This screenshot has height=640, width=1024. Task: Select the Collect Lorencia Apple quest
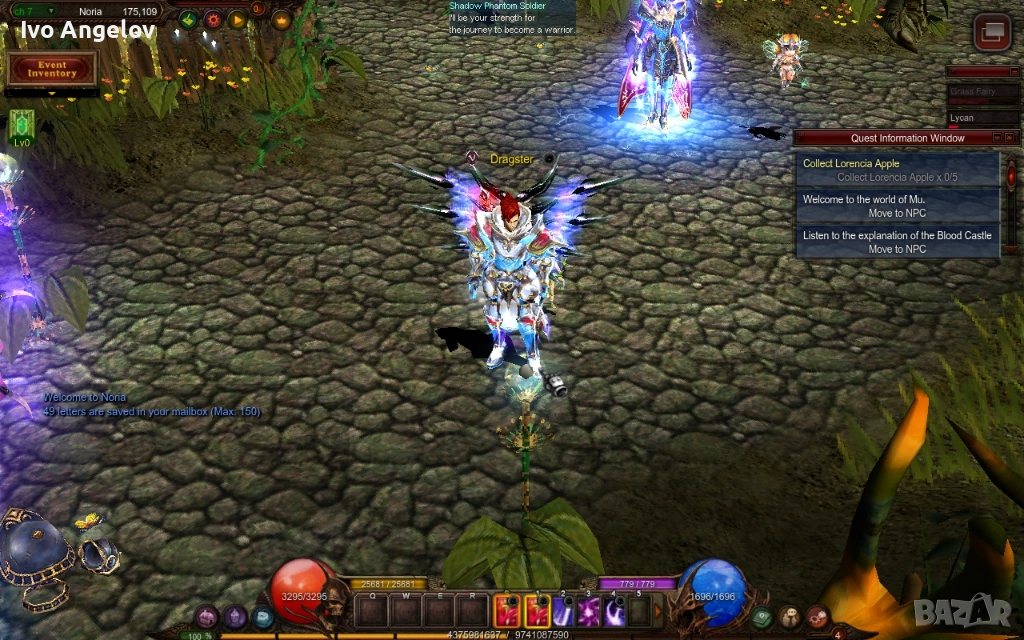coord(898,170)
